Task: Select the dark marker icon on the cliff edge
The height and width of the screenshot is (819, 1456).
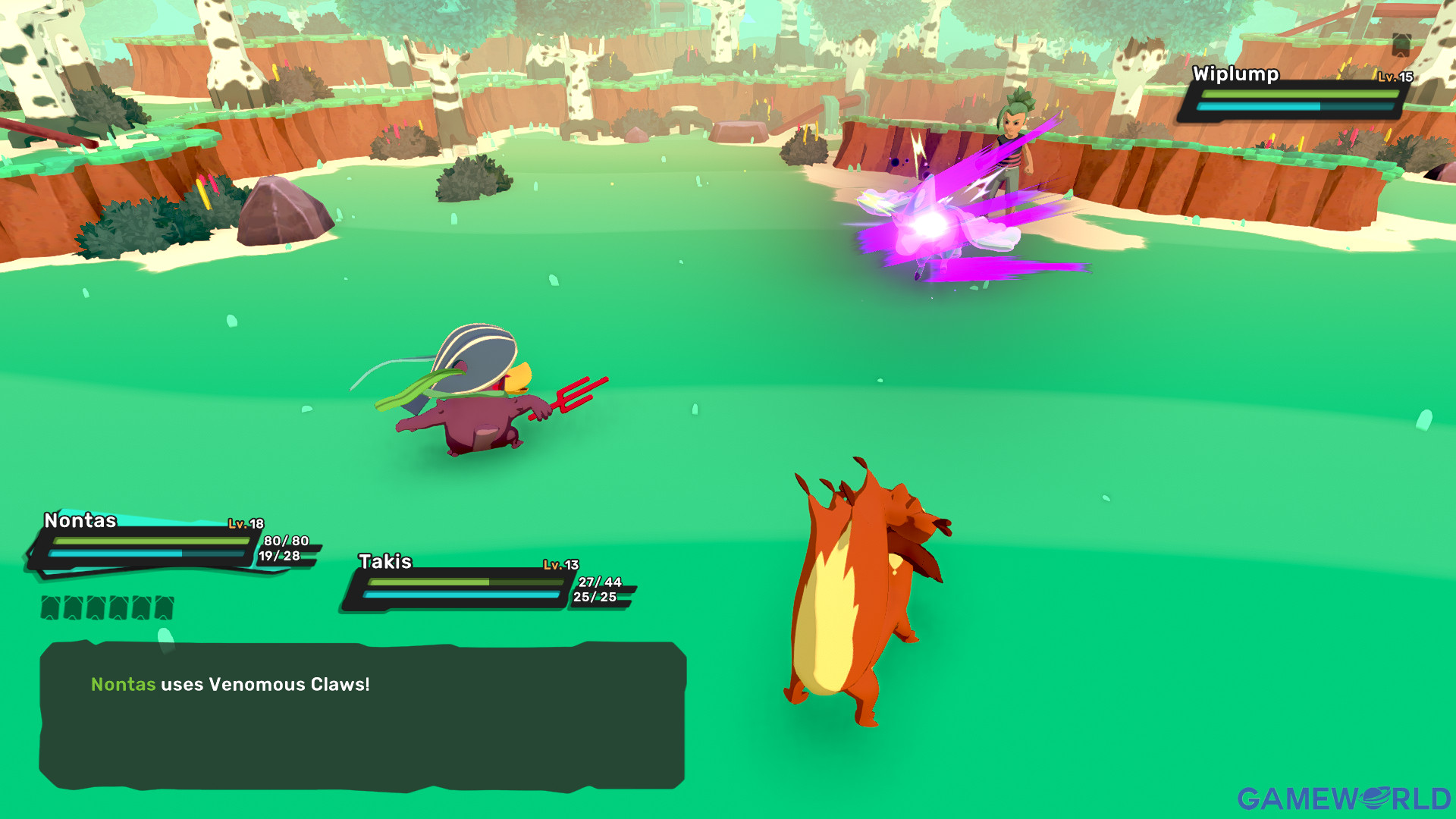Action: pos(1401,44)
